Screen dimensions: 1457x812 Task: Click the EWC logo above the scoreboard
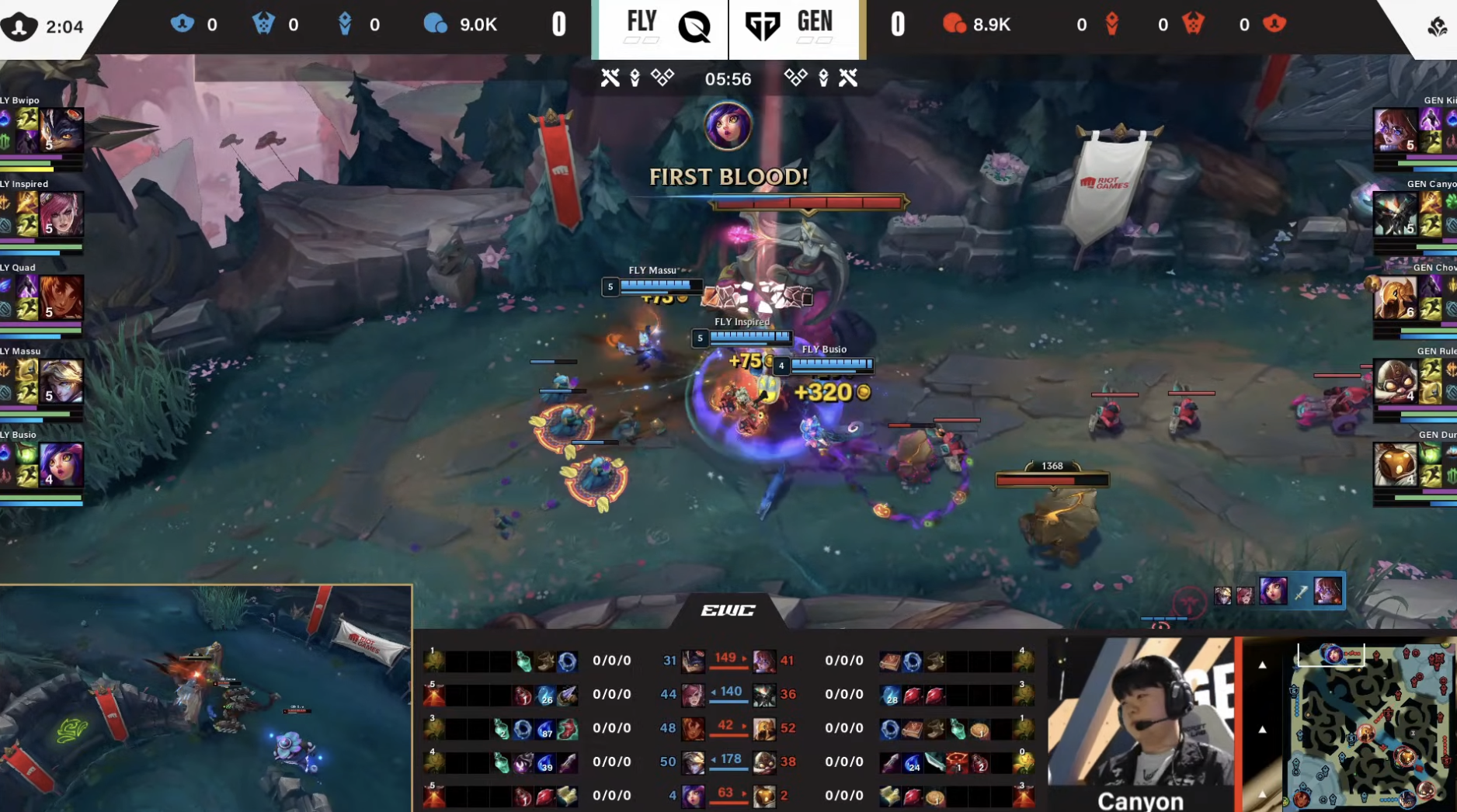tap(726, 610)
